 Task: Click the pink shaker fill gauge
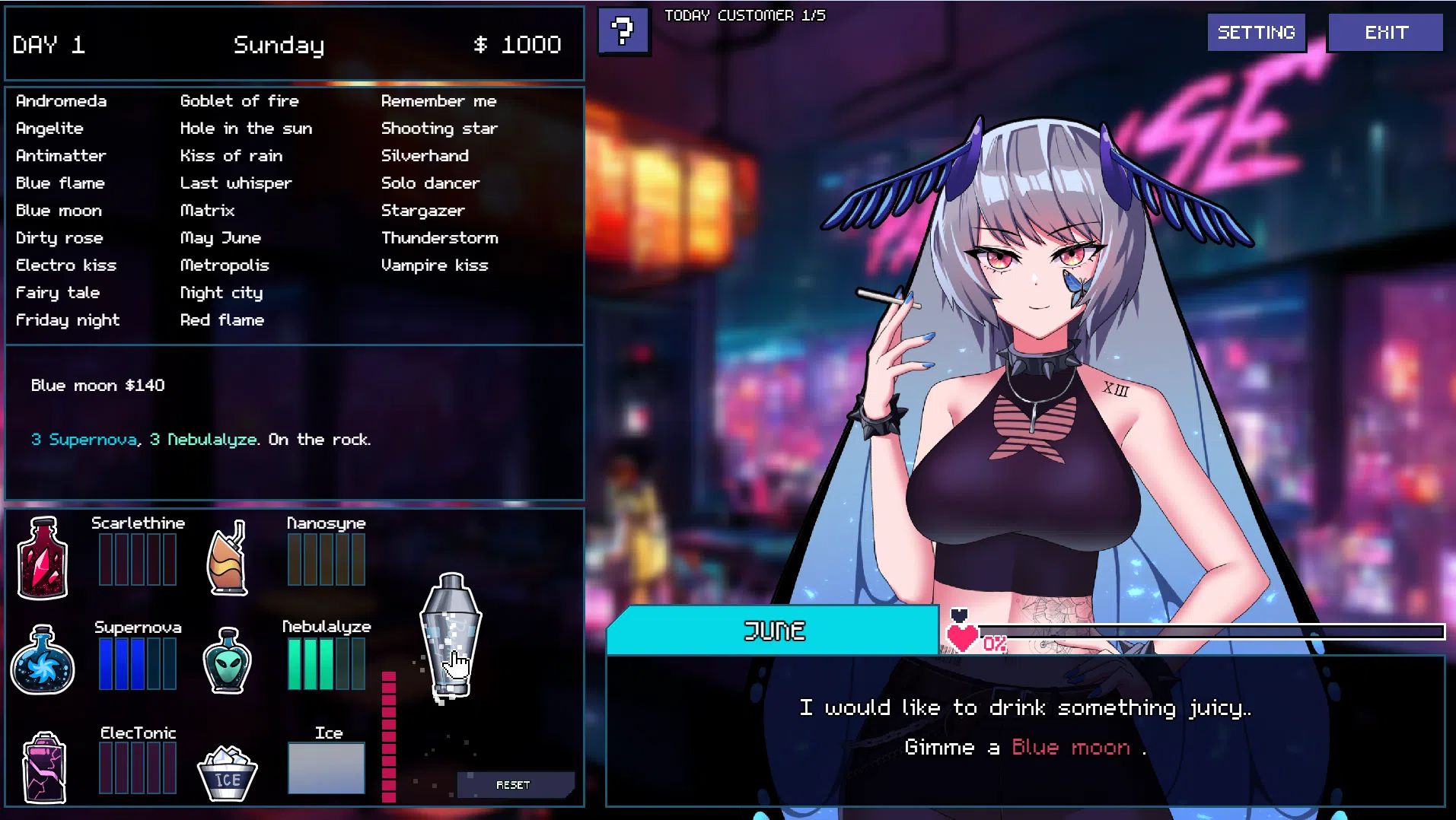[x=390, y=730]
